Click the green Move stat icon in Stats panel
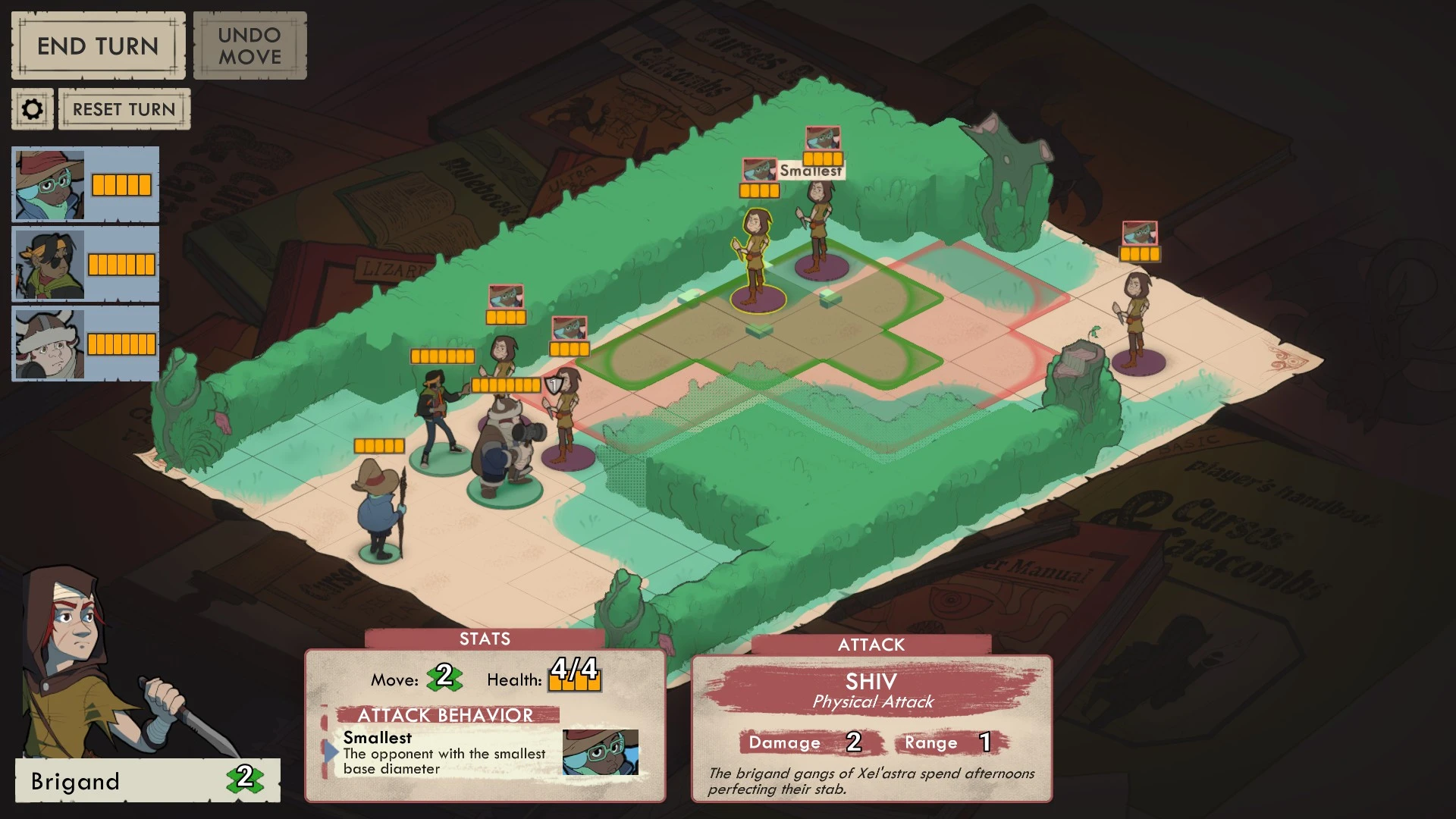 [x=446, y=679]
